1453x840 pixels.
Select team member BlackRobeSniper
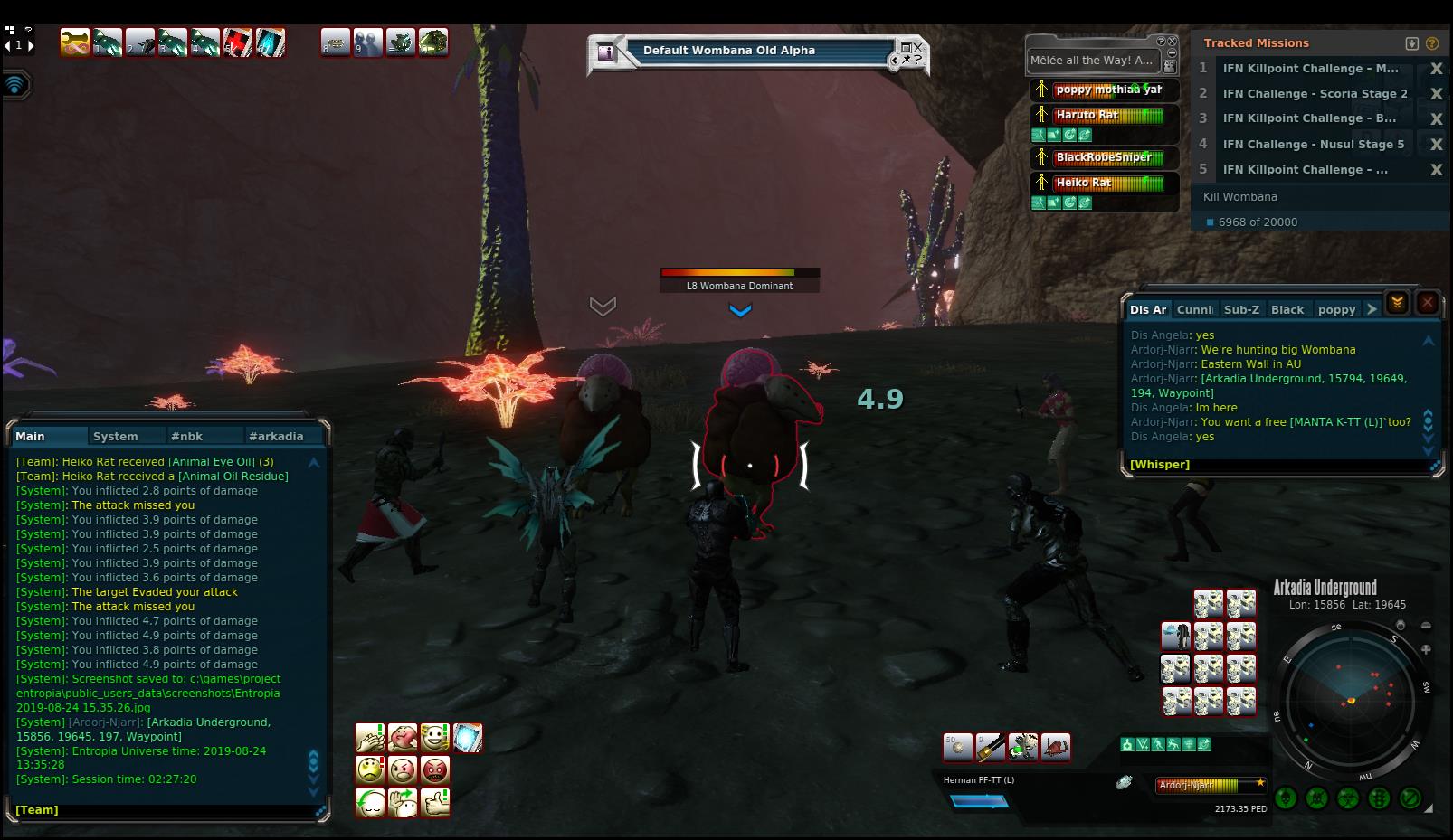pyautogui.click(x=1104, y=157)
